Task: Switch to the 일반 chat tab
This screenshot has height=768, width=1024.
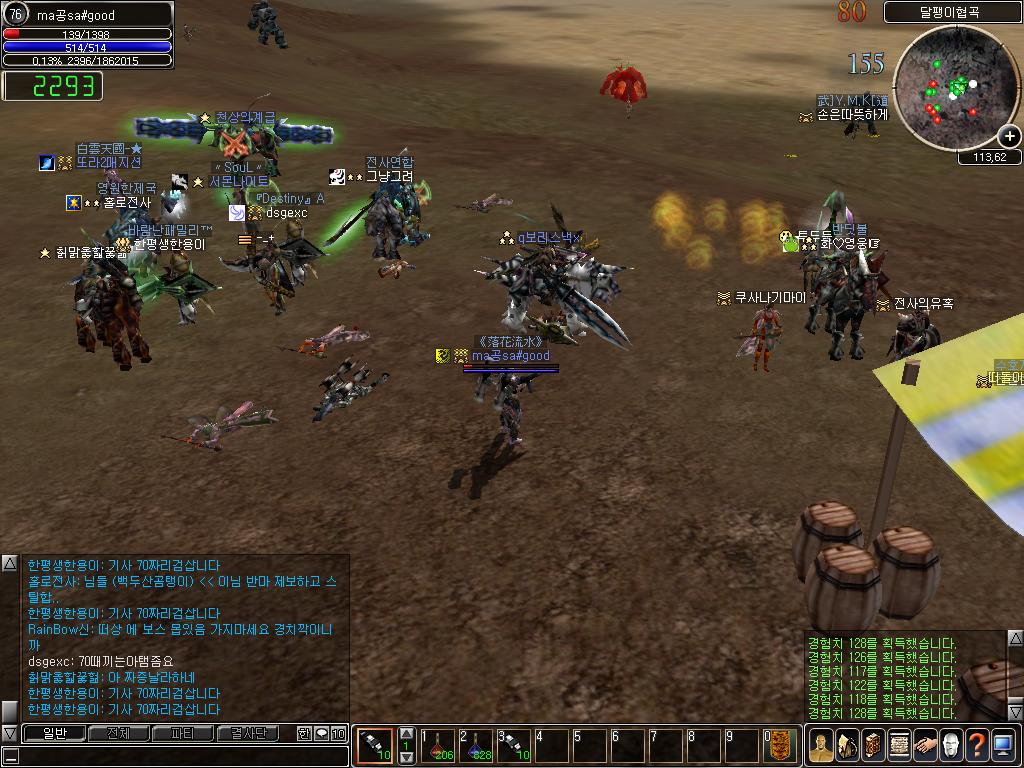Action: [54, 733]
